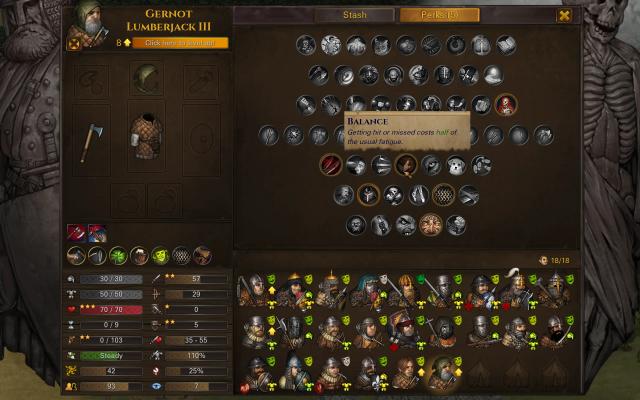The height and width of the screenshot is (400, 640).
Task: Choose the orange-ringed perk in the bottom row
Action: pos(431,224)
